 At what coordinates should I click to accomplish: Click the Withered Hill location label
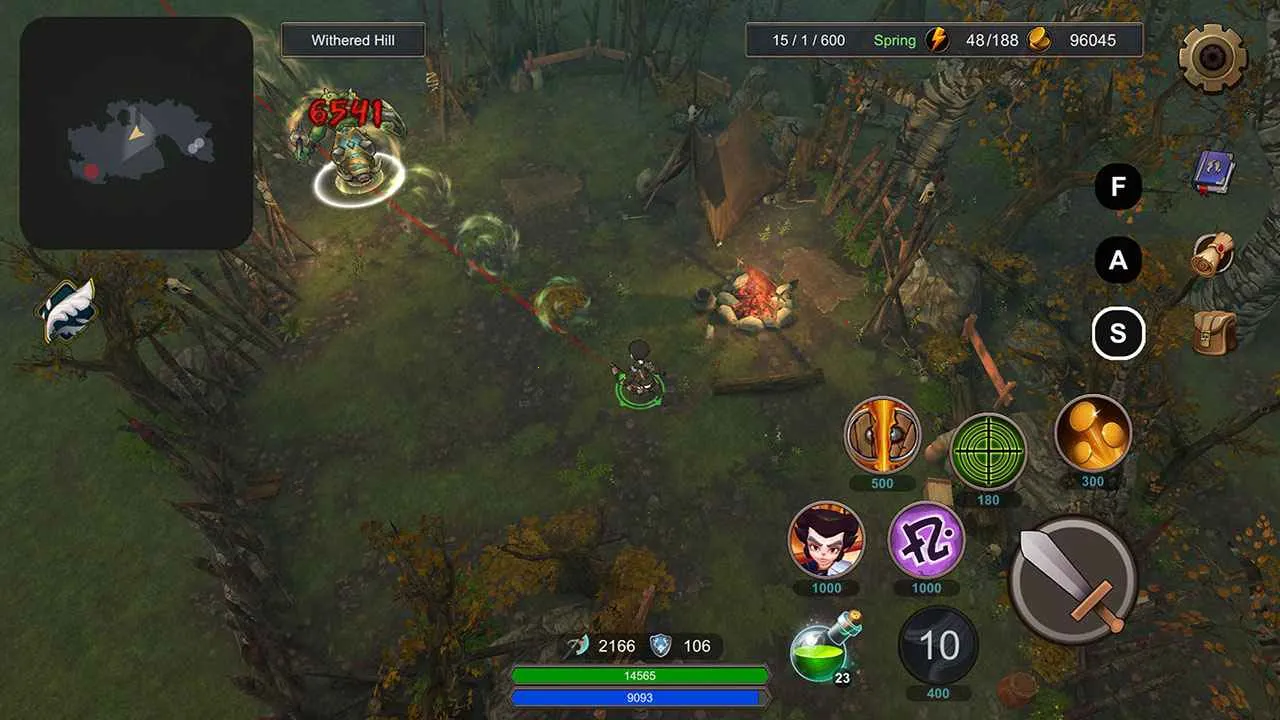point(353,41)
